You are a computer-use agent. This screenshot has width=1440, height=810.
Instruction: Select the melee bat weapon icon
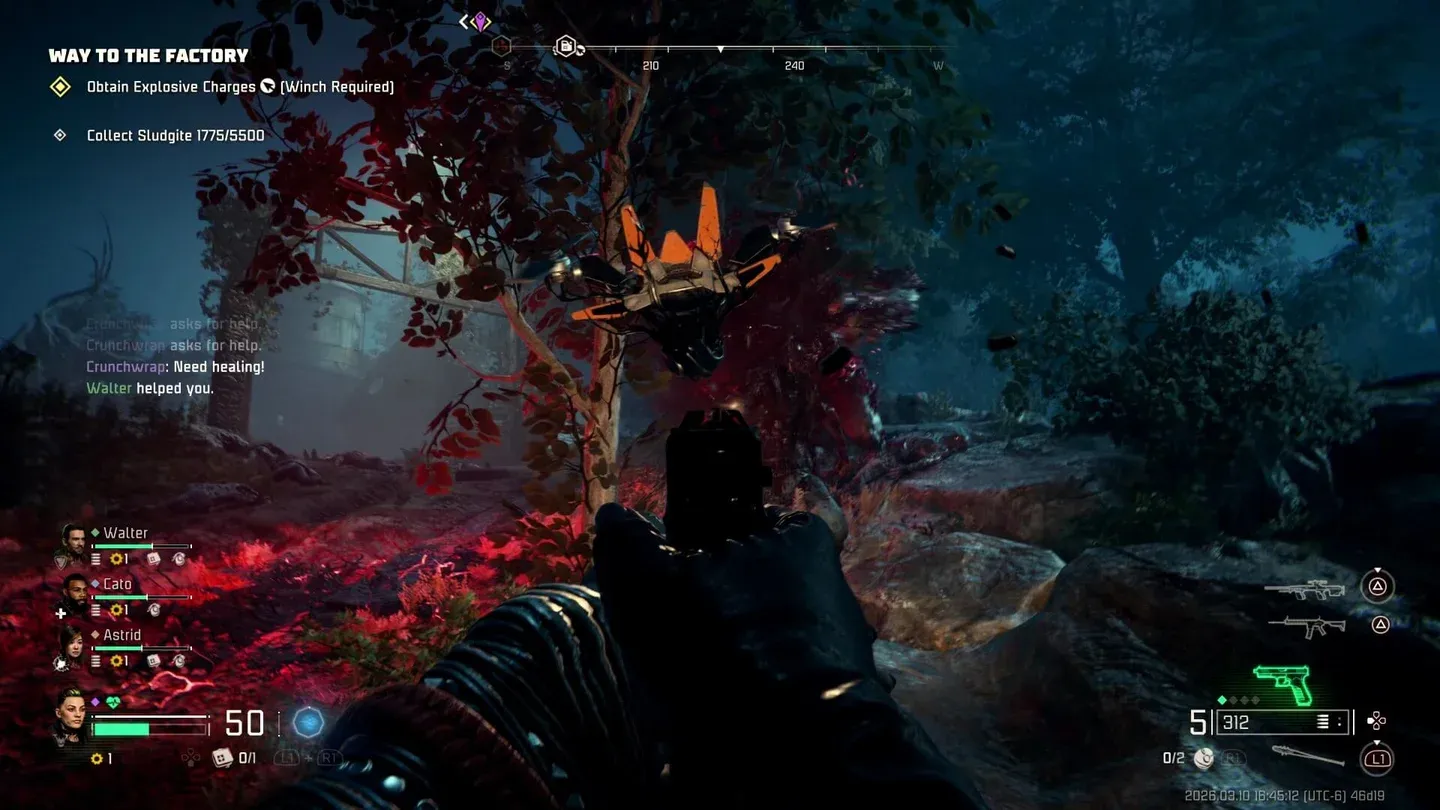pyautogui.click(x=1307, y=756)
